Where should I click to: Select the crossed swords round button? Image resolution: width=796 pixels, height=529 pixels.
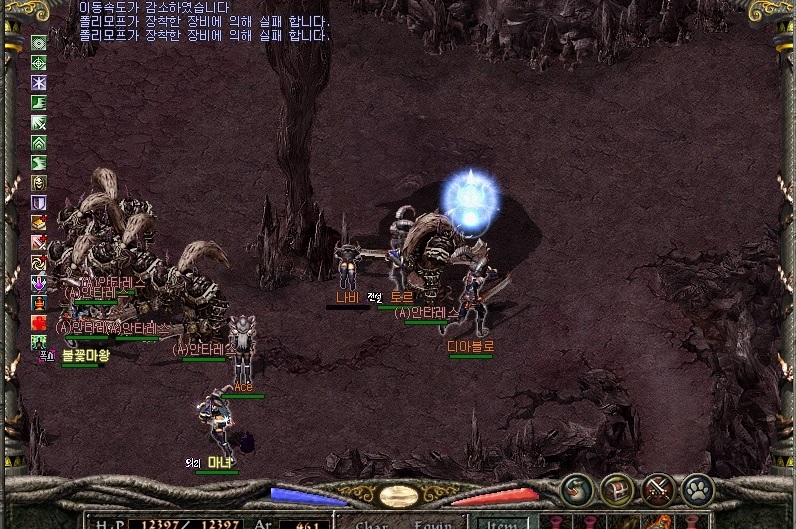pos(658,490)
